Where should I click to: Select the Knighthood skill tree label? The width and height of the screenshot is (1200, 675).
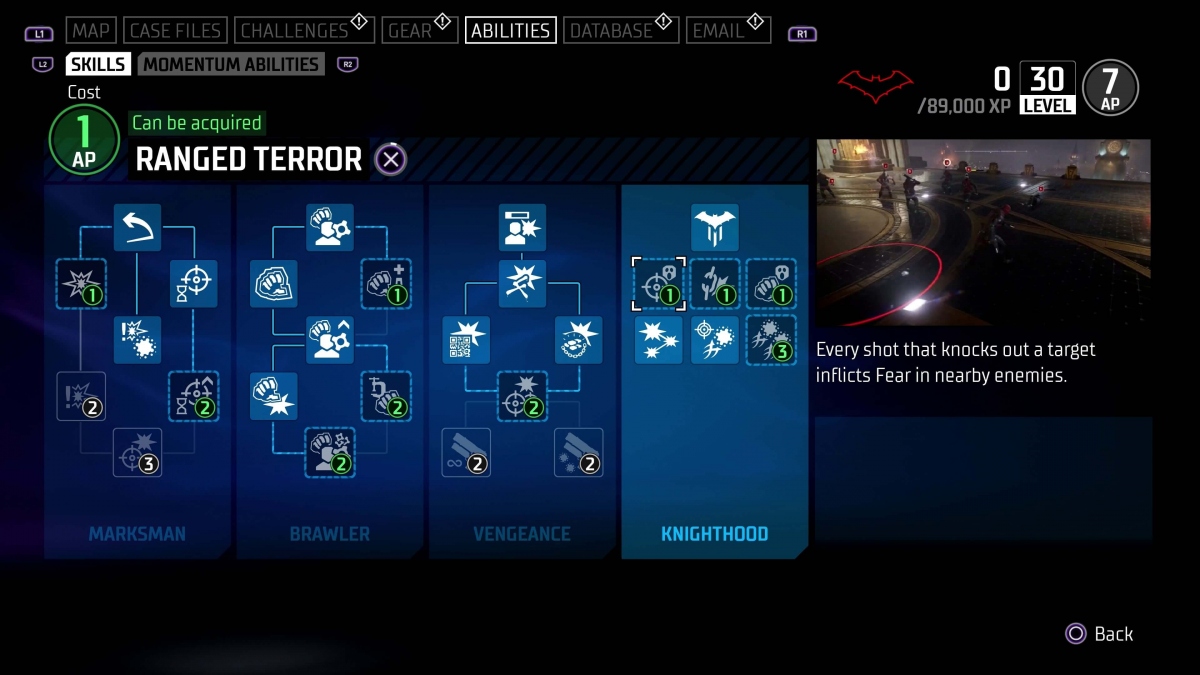[714, 534]
